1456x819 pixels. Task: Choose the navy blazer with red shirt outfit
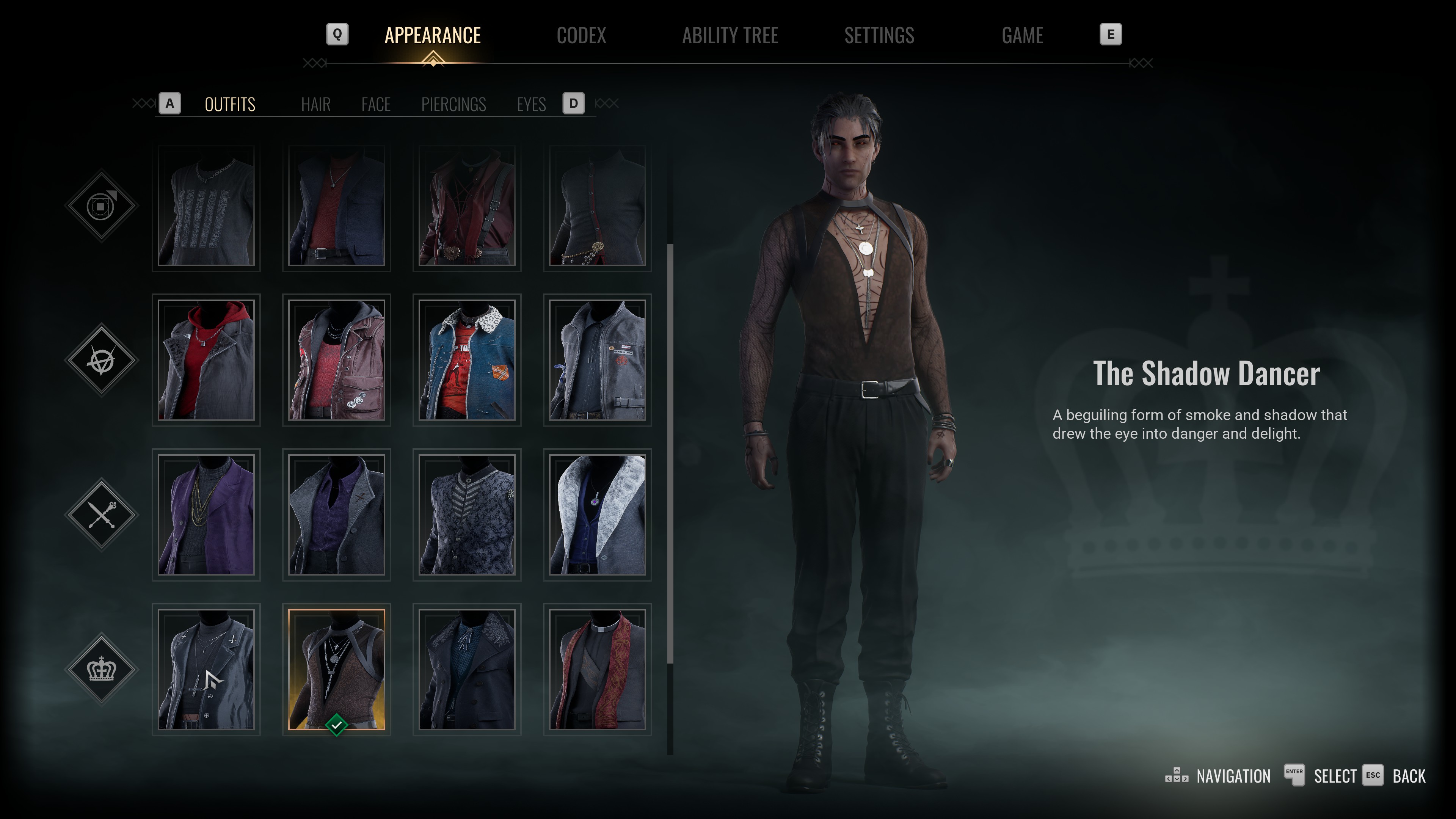click(336, 206)
